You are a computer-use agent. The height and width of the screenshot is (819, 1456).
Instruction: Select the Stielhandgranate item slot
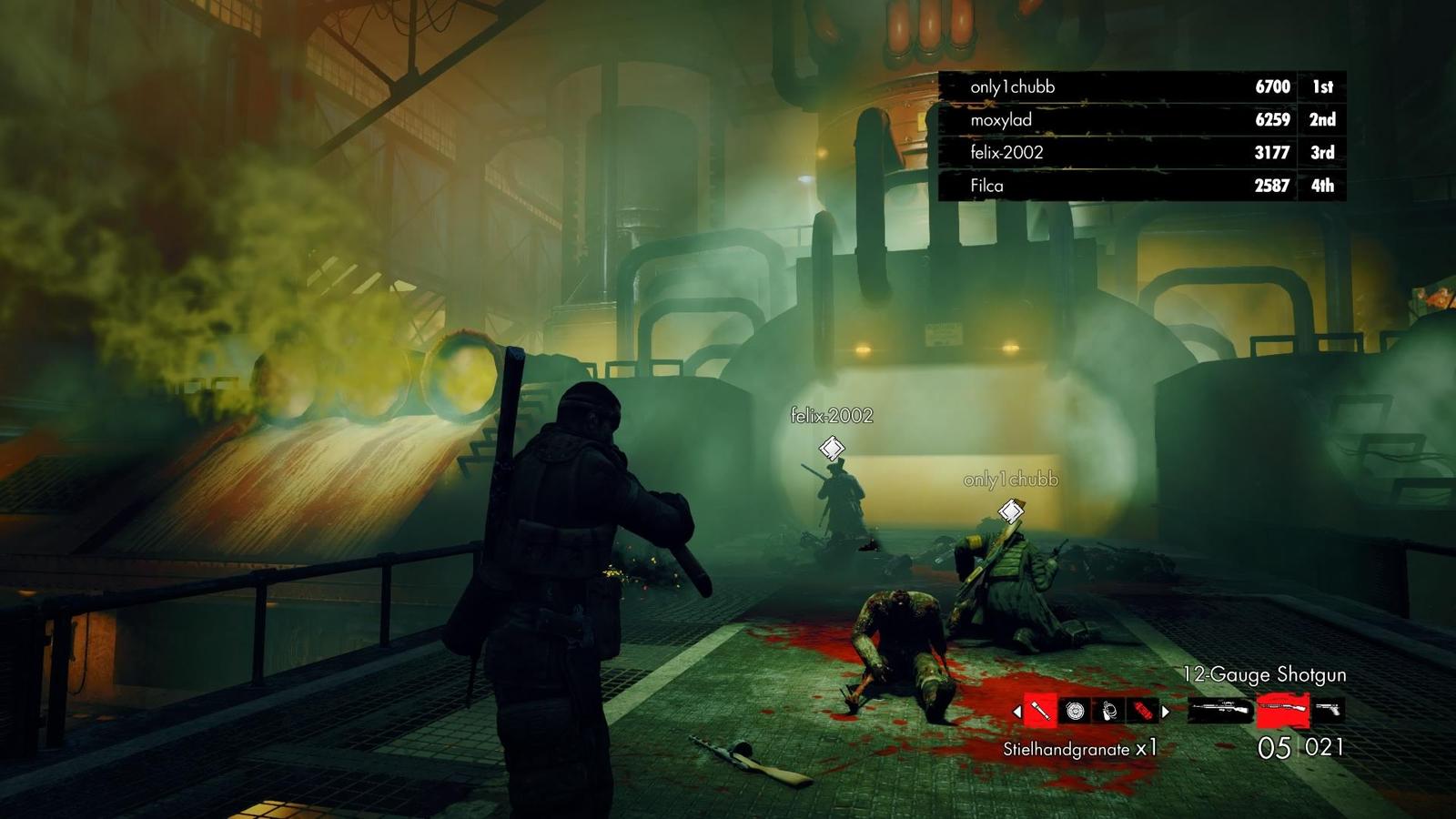pyautogui.click(x=1040, y=711)
